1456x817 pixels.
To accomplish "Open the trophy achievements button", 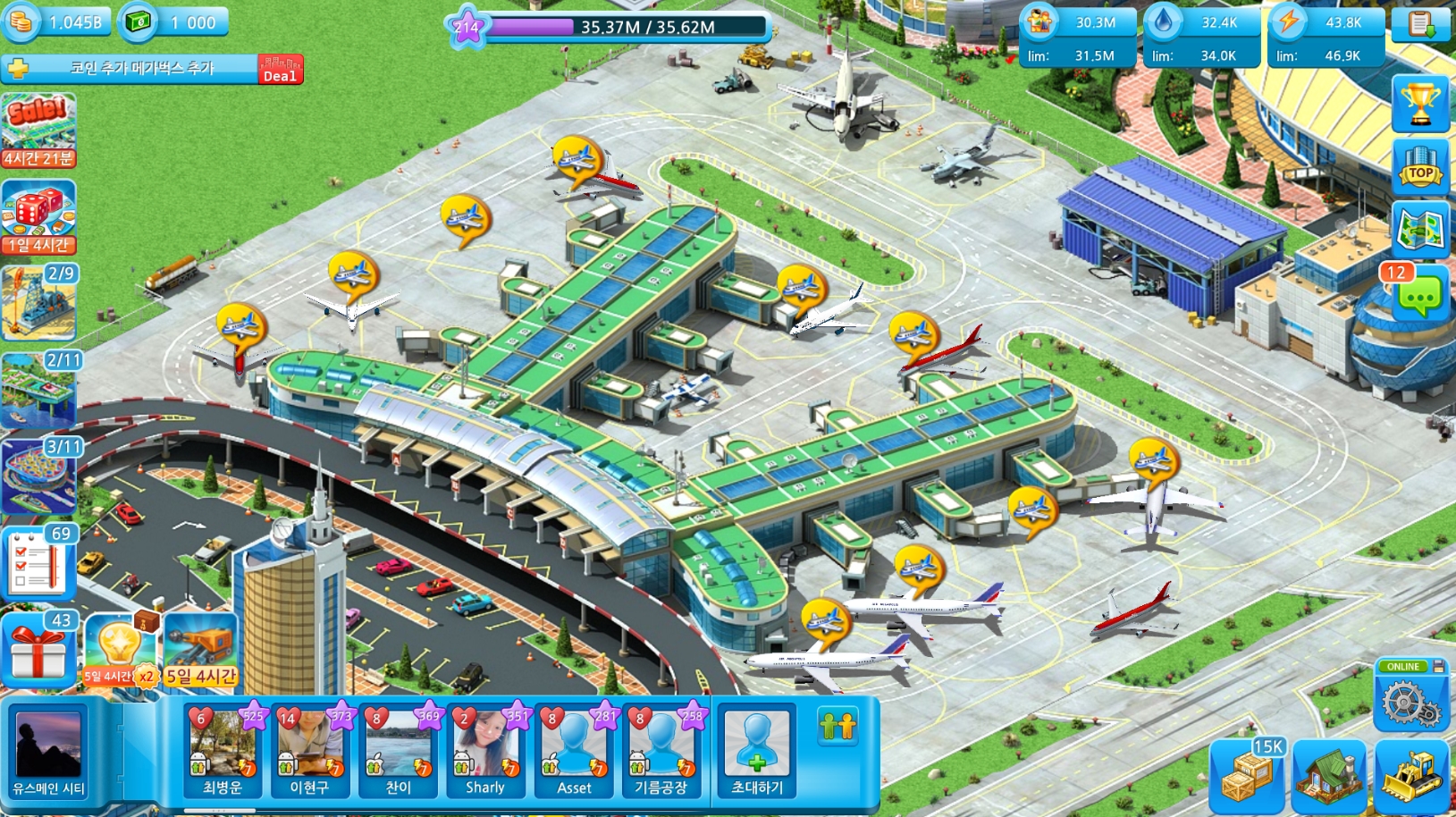I will click(1419, 104).
